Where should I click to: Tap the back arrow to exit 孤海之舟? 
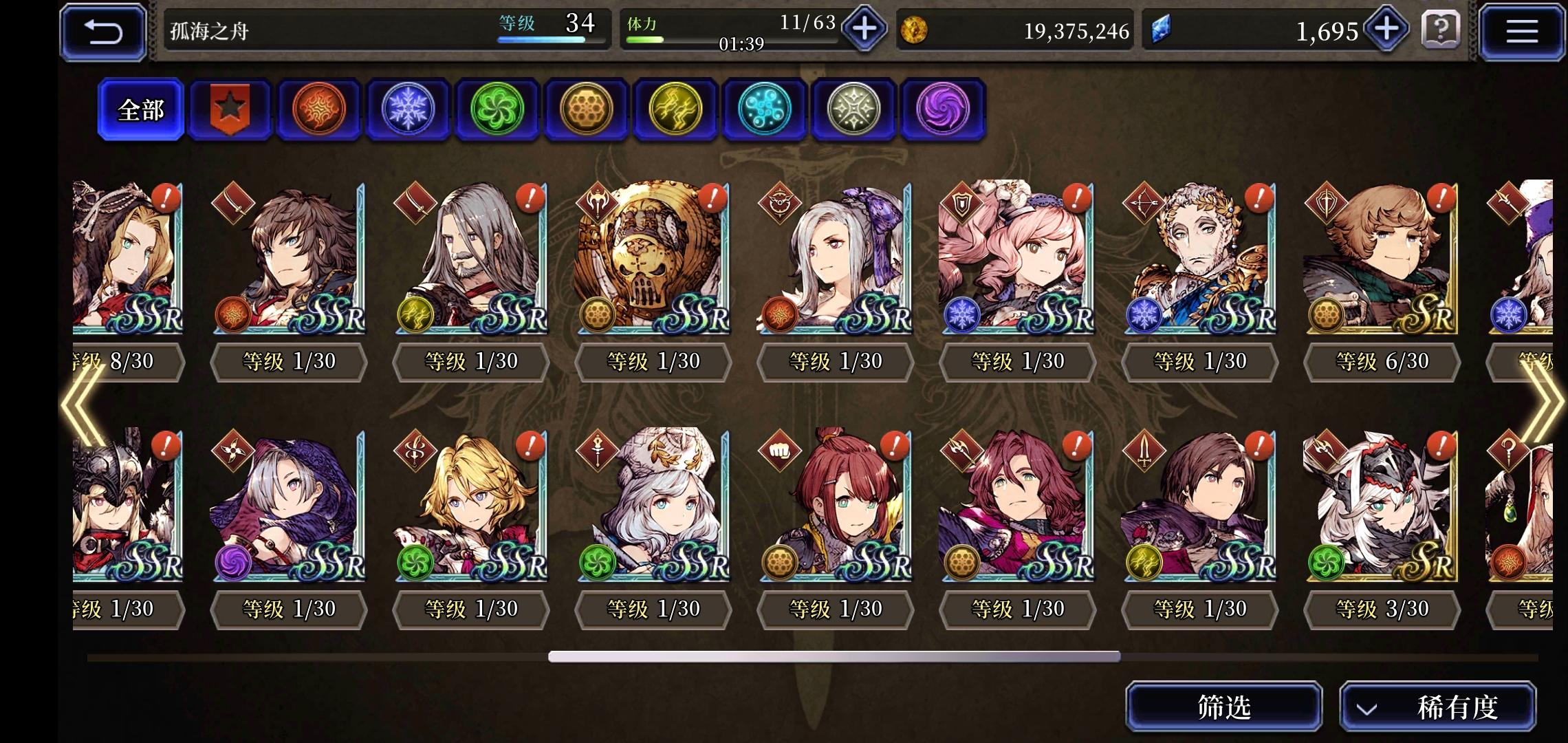(102, 30)
